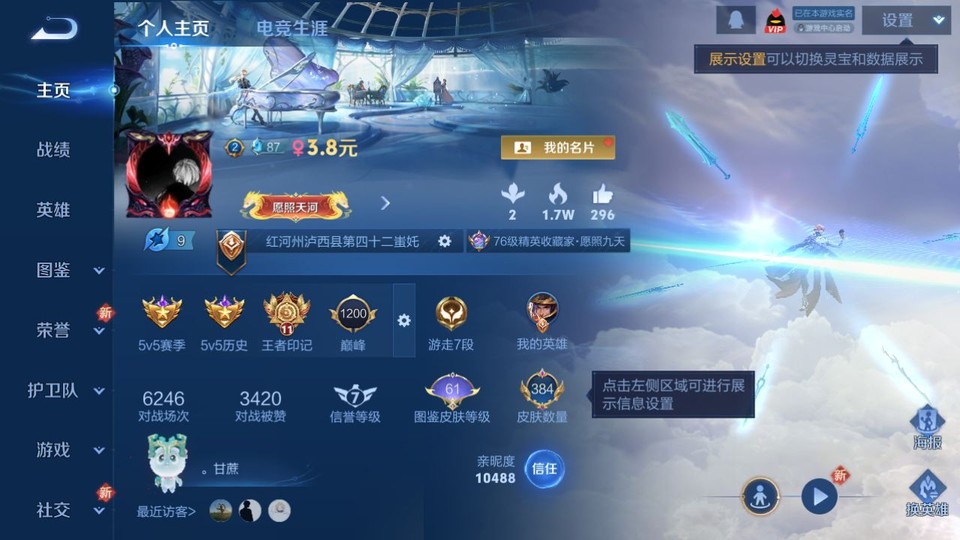Open 我的名片 card
The width and height of the screenshot is (960, 540).
tap(557, 147)
